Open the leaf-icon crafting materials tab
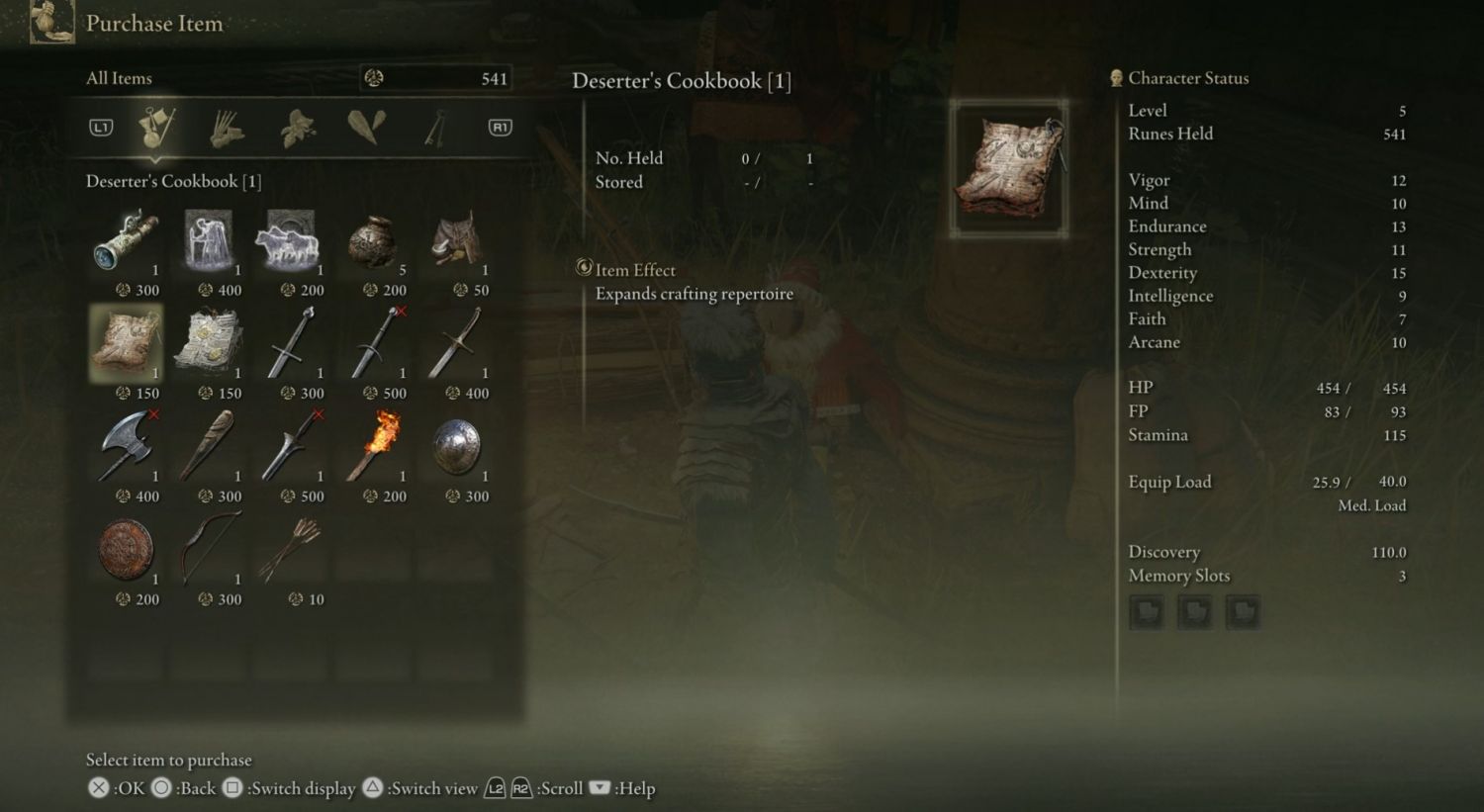The image size is (1484, 812). [x=297, y=128]
